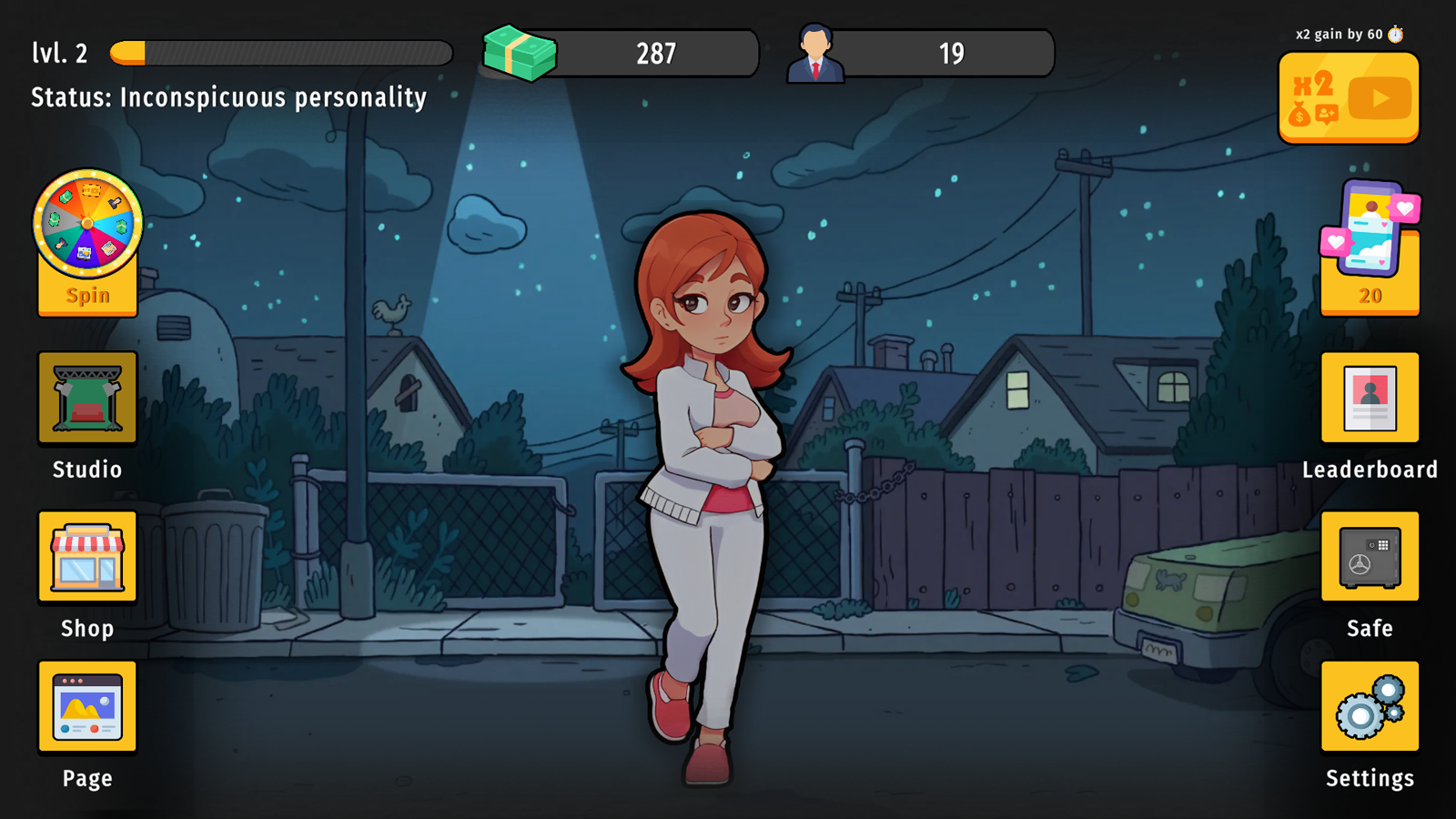This screenshot has height=819, width=1456.
Task: Open the Settings gears
Action: click(1369, 710)
